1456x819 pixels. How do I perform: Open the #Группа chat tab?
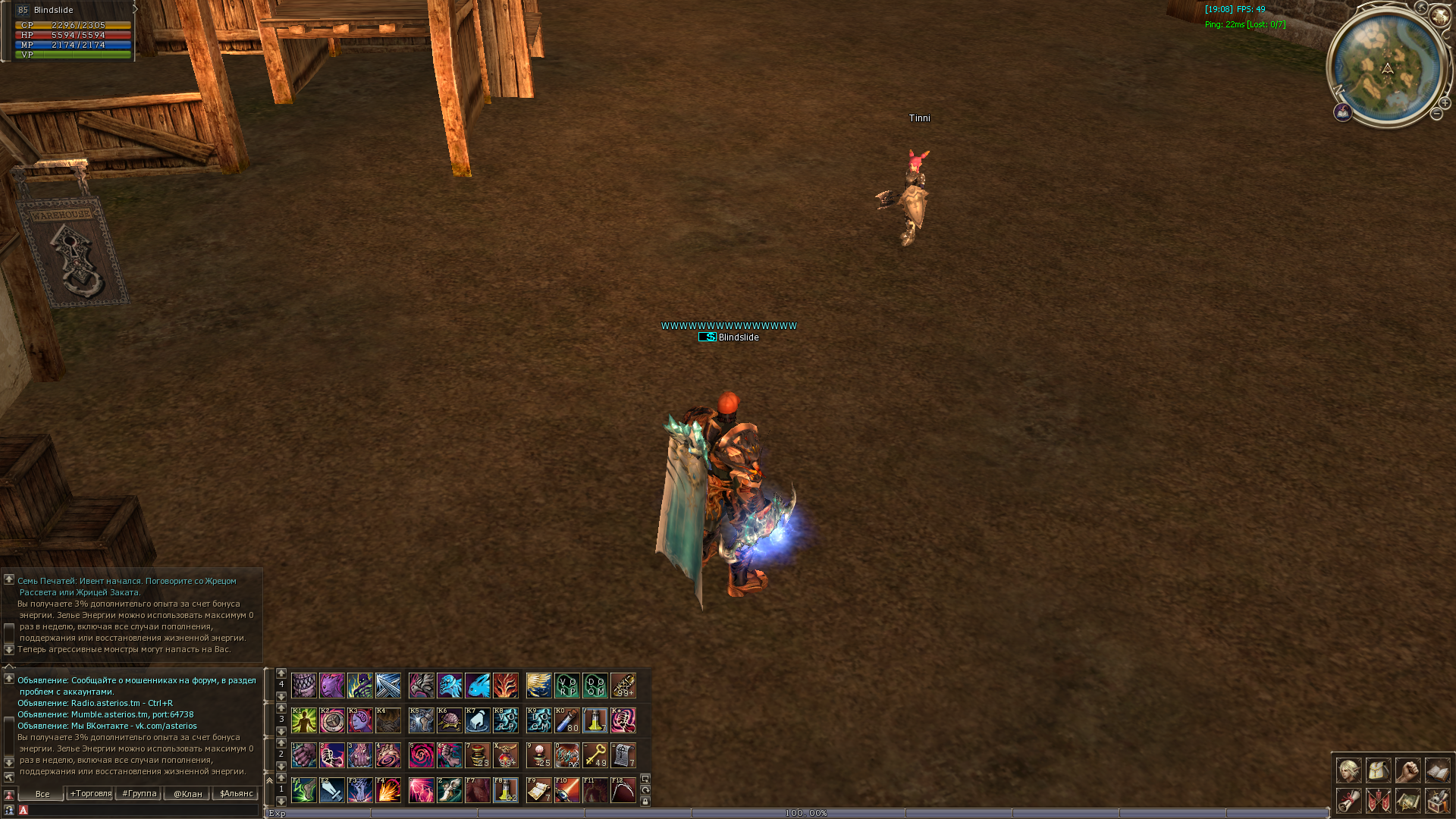(x=140, y=793)
